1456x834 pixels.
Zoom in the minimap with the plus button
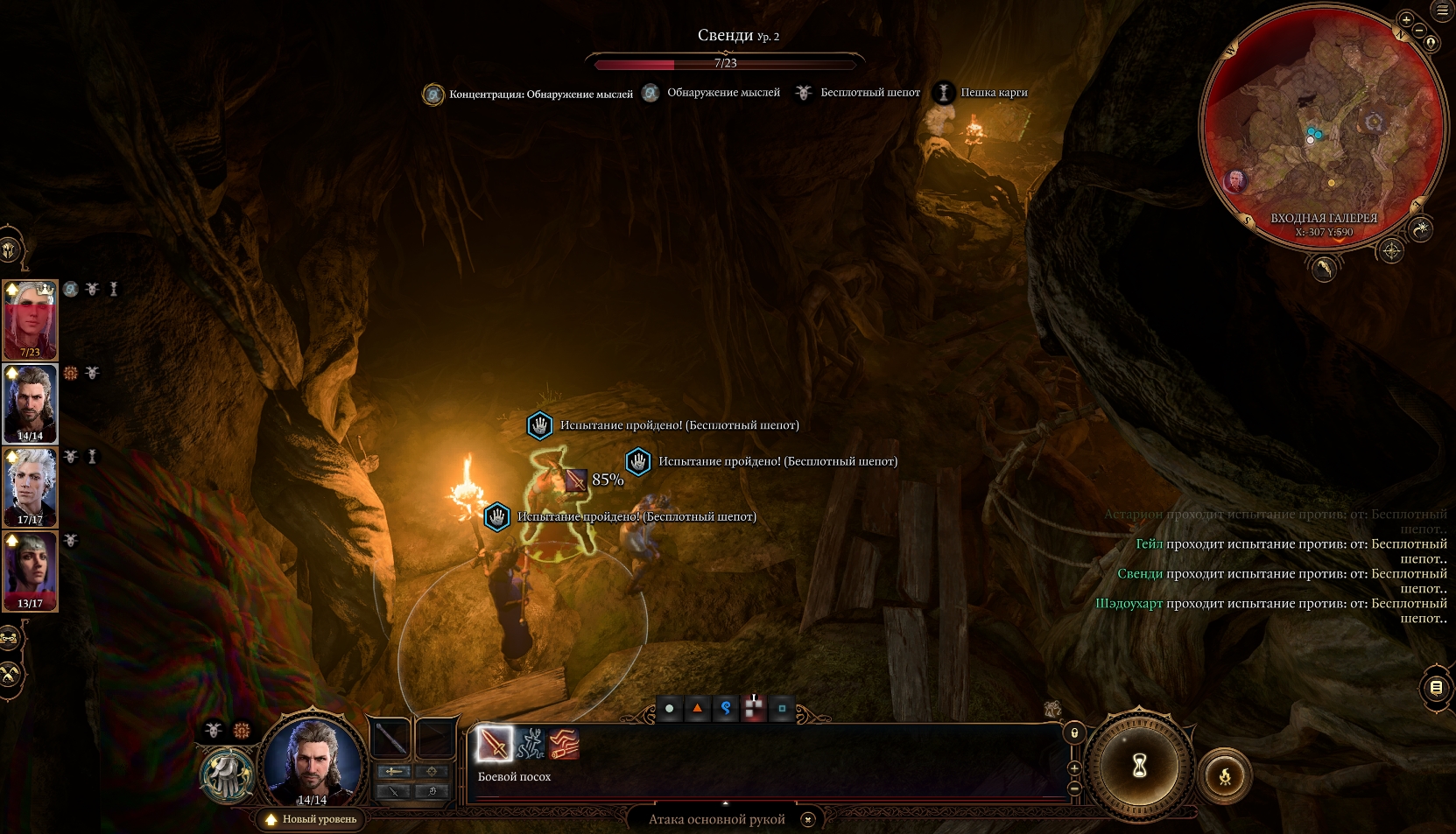pos(1406,19)
